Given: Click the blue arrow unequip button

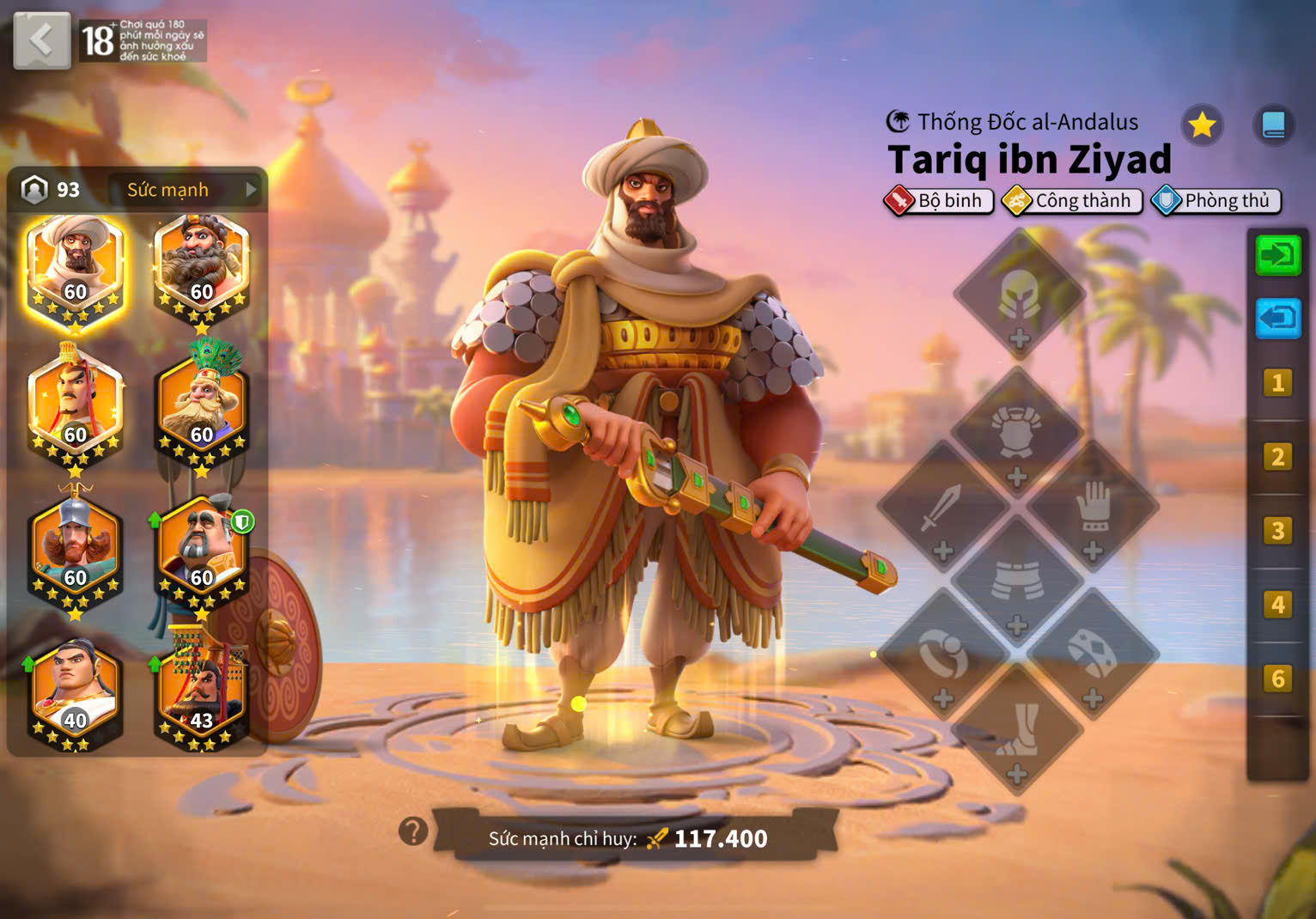Looking at the screenshot, I should pos(1278,318).
